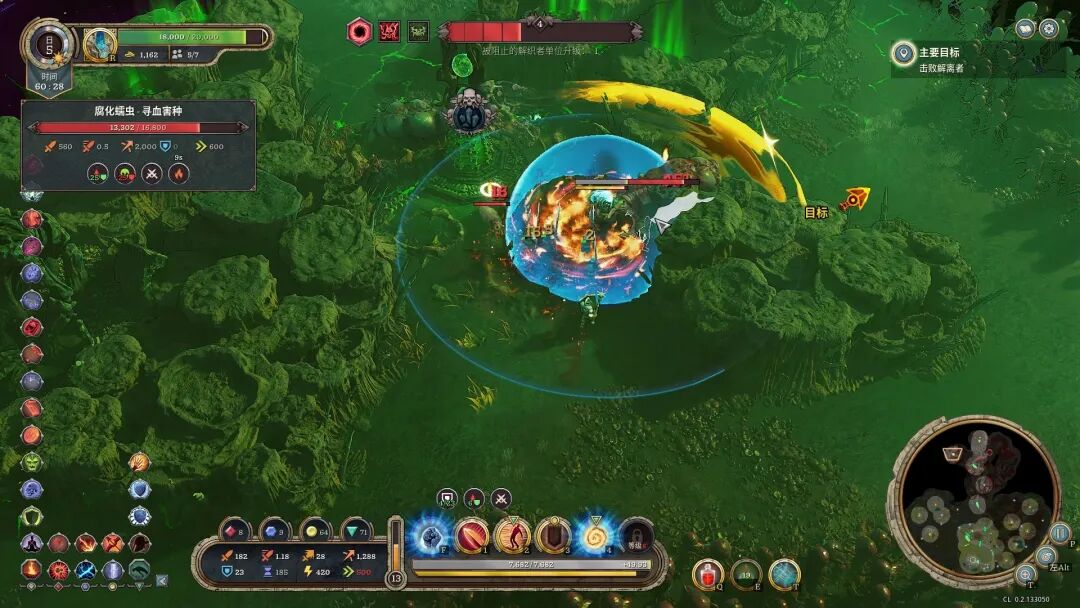This screenshot has height=608, width=1080.
Task: Select the locked ability slot
Action: 635,537
